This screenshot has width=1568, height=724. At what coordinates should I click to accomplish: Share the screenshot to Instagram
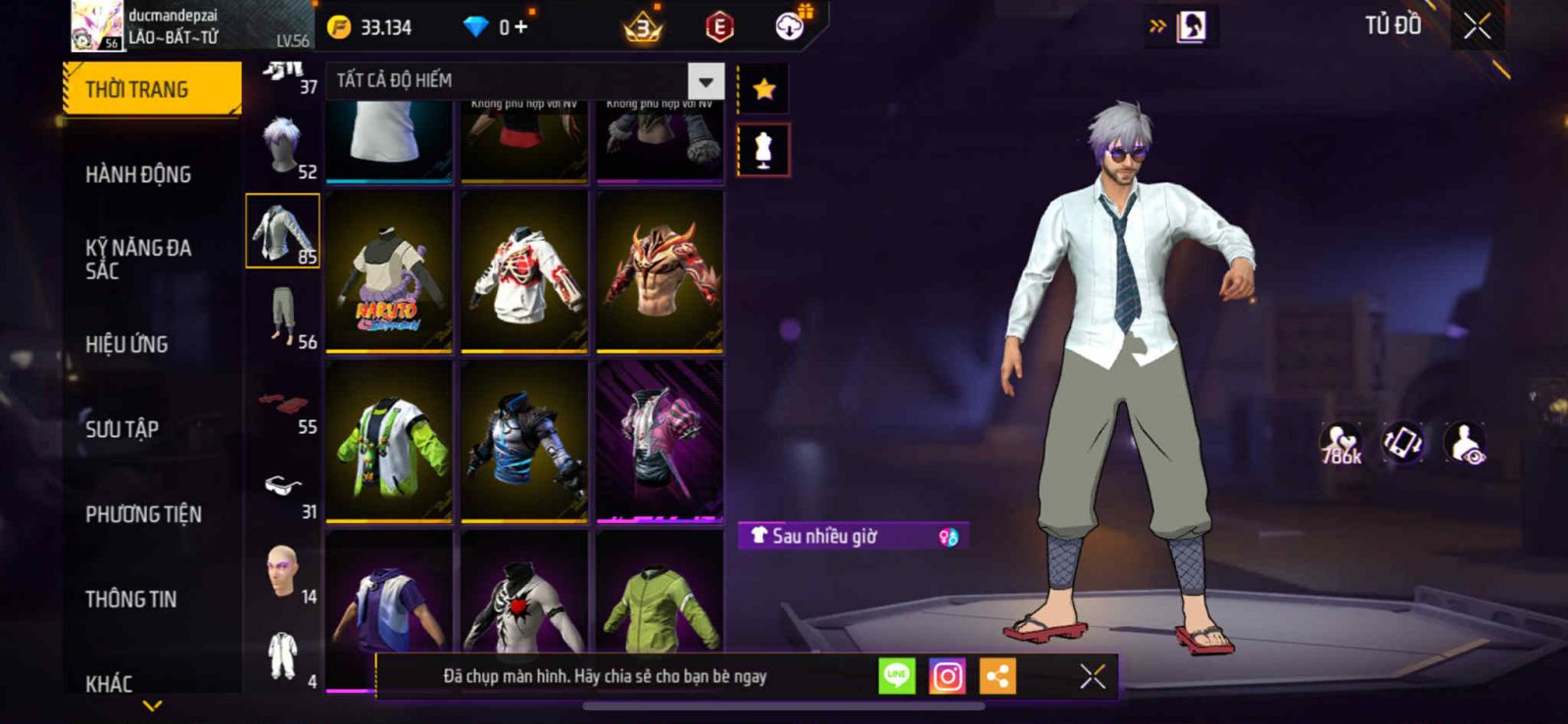947,676
